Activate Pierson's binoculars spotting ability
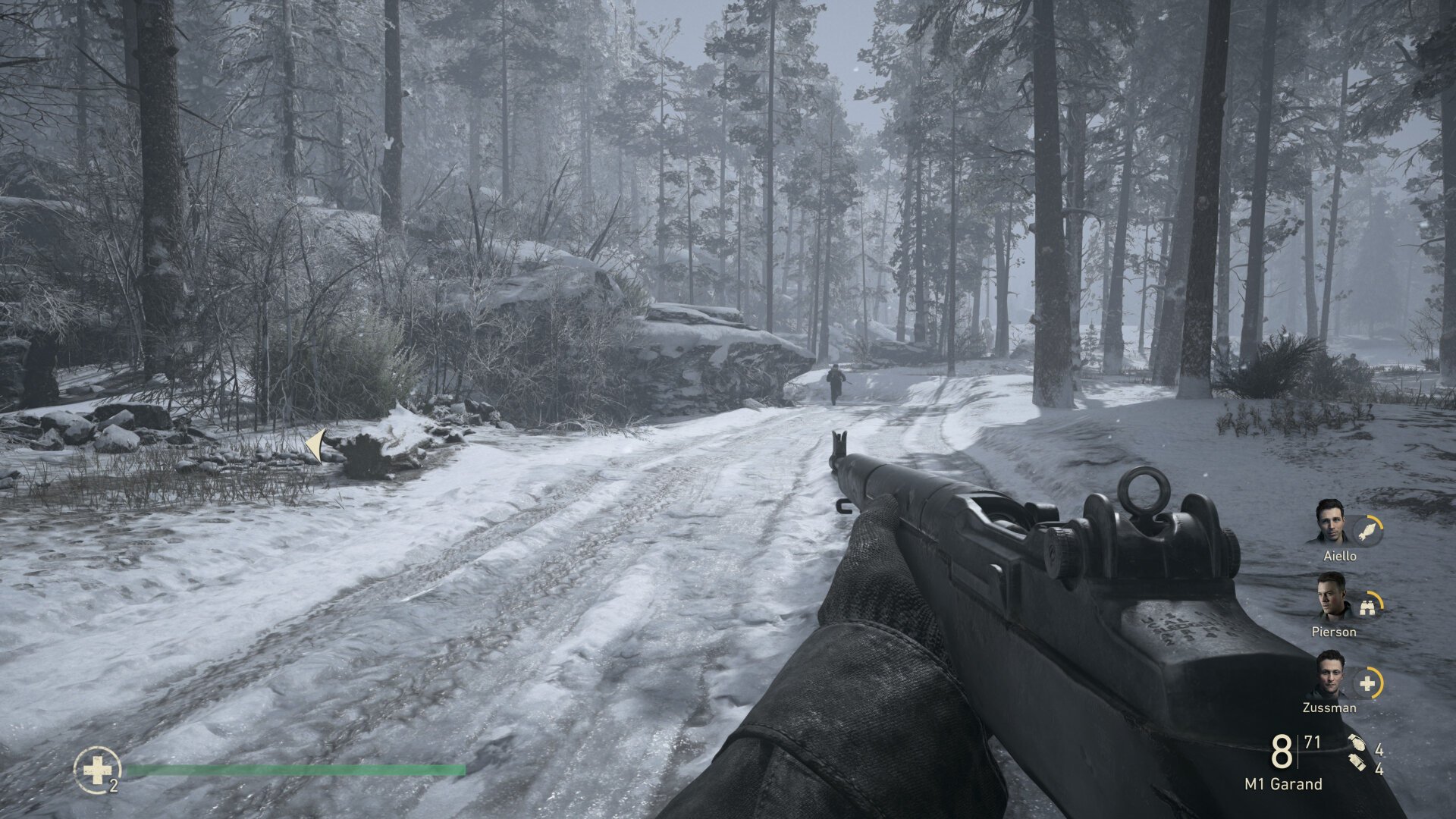The height and width of the screenshot is (819, 1456). point(1368,607)
